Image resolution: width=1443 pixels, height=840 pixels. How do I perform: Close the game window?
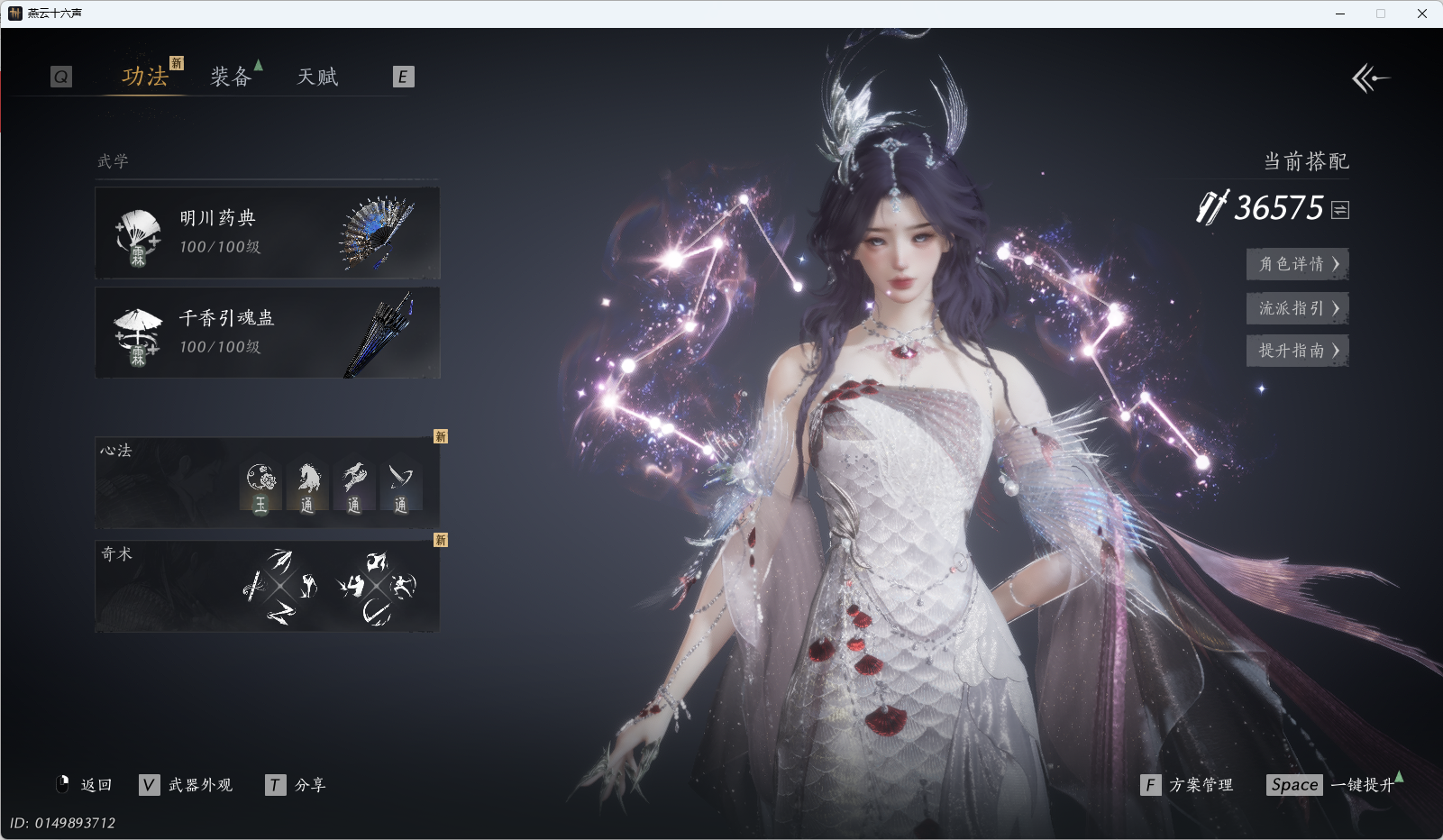[1422, 14]
